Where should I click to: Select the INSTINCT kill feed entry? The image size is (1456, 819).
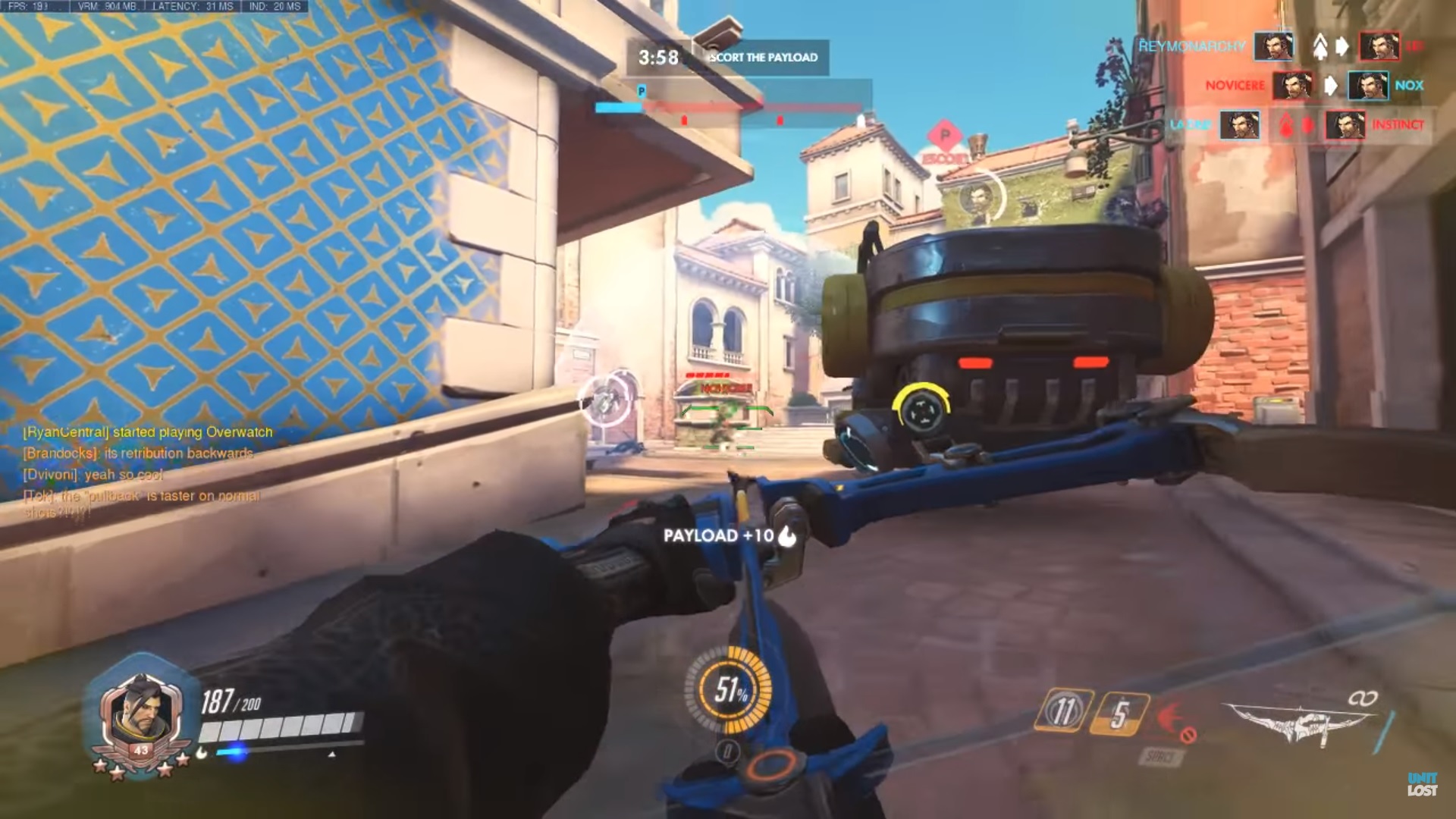pos(1398,124)
